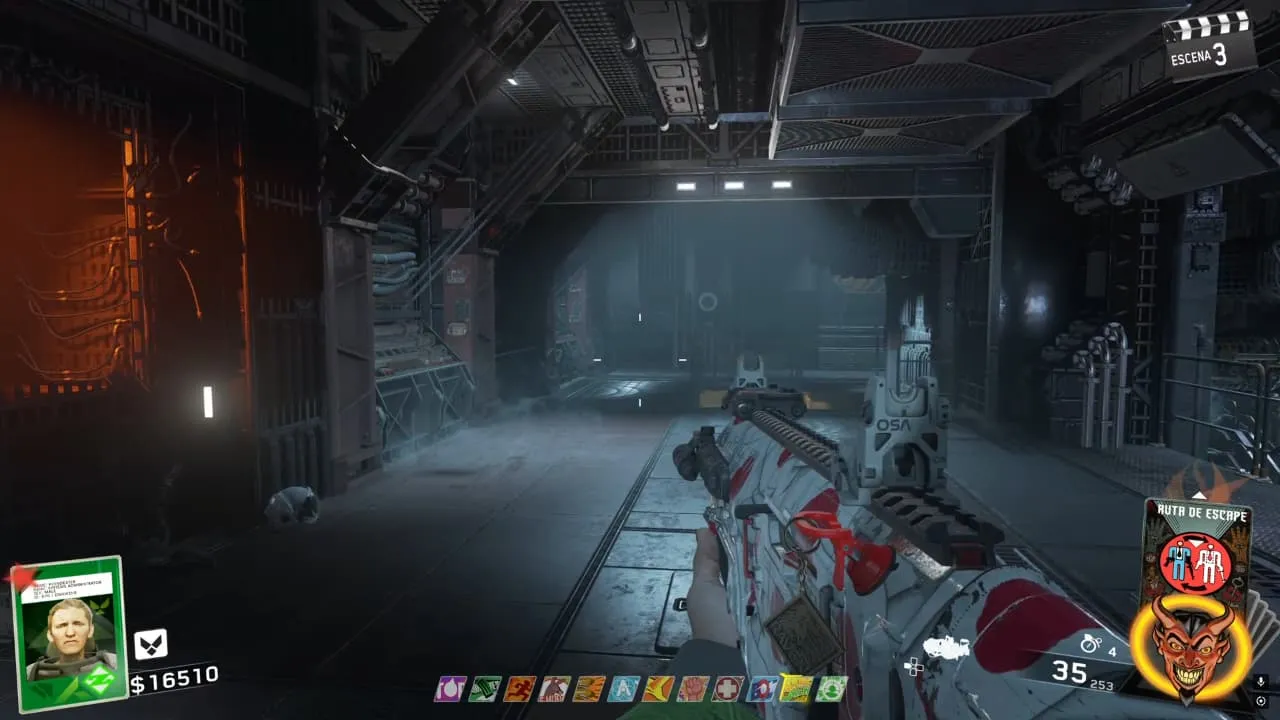Select the green player character card
This screenshot has width=1280, height=720.
(x=68, y=633)
